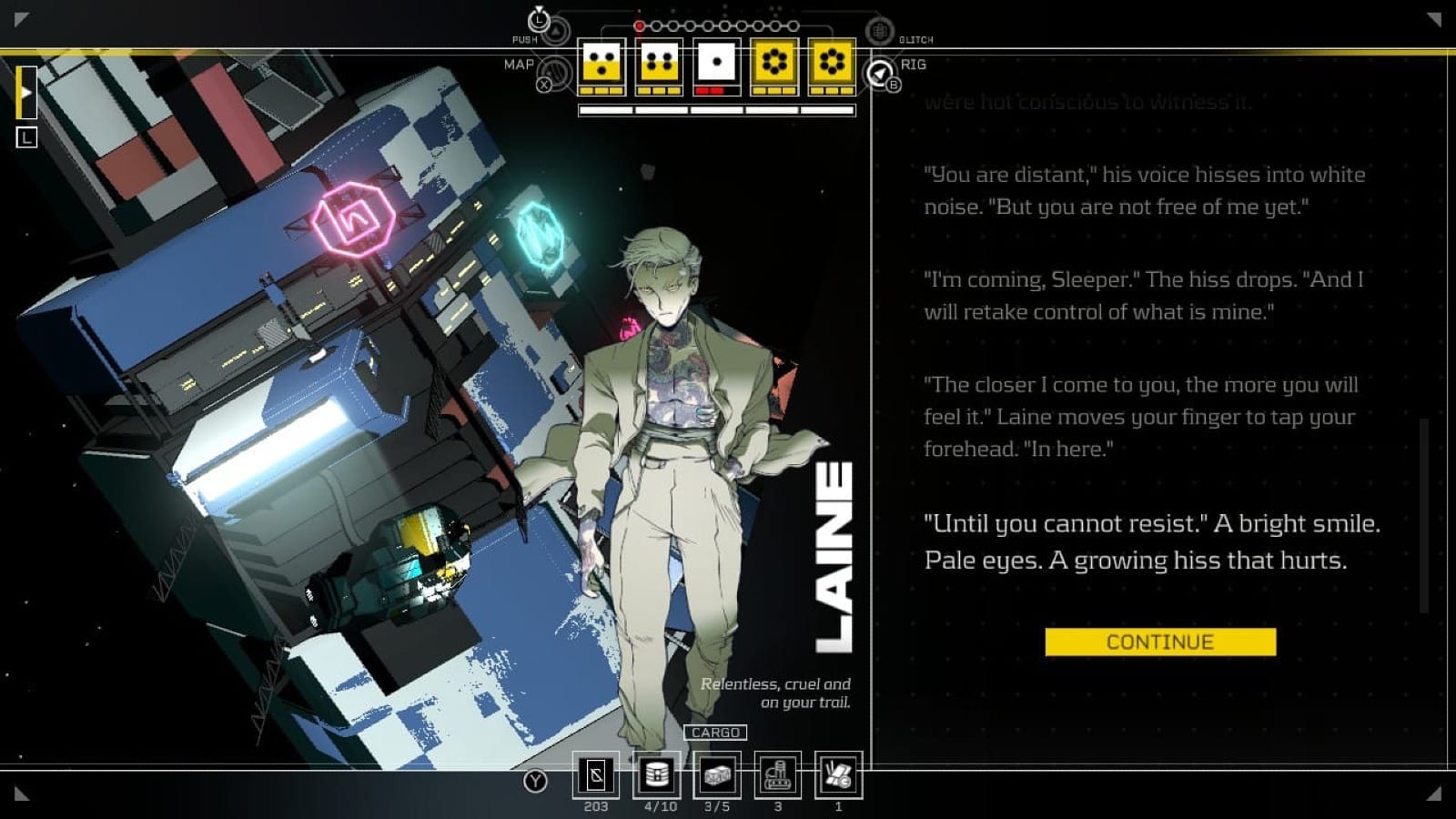The image size is (1456, 819).
Task: Open the Map icon
Action: coord(553,73)
